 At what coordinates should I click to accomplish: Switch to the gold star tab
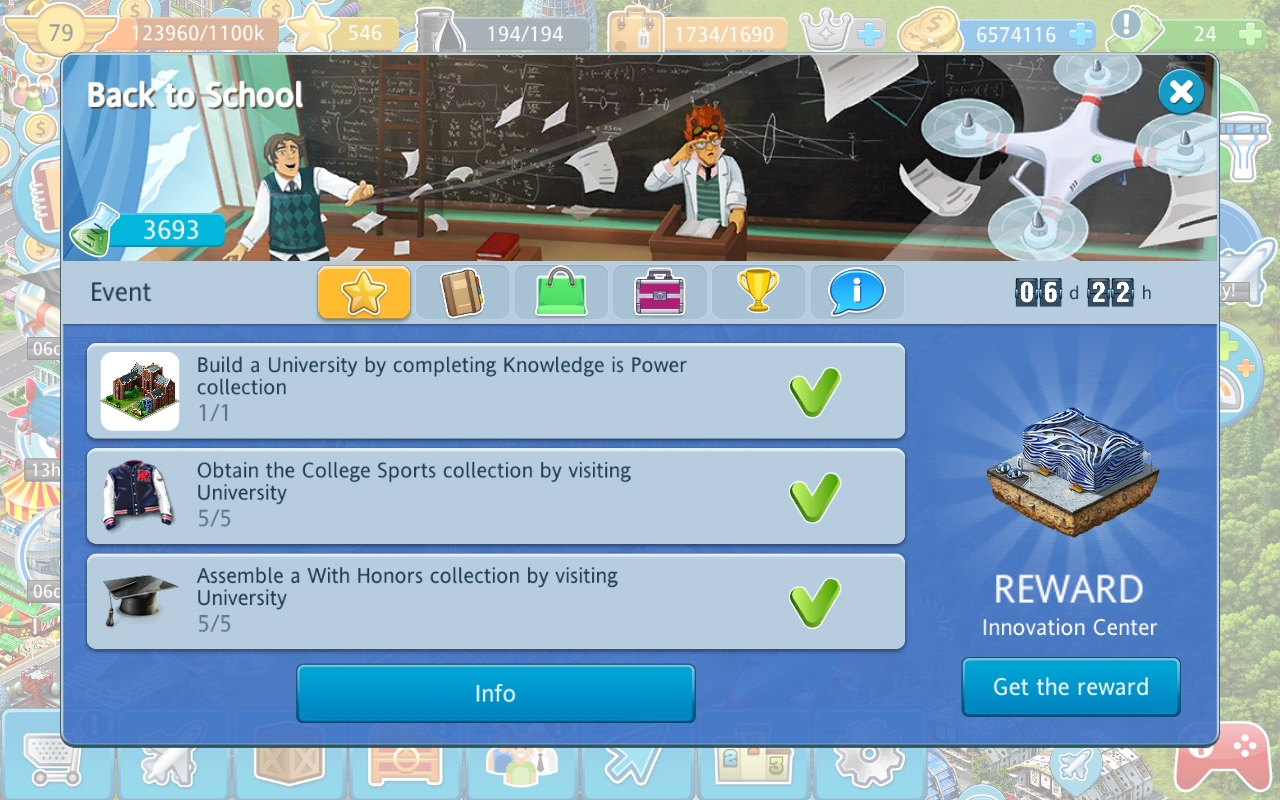(364, 292)
